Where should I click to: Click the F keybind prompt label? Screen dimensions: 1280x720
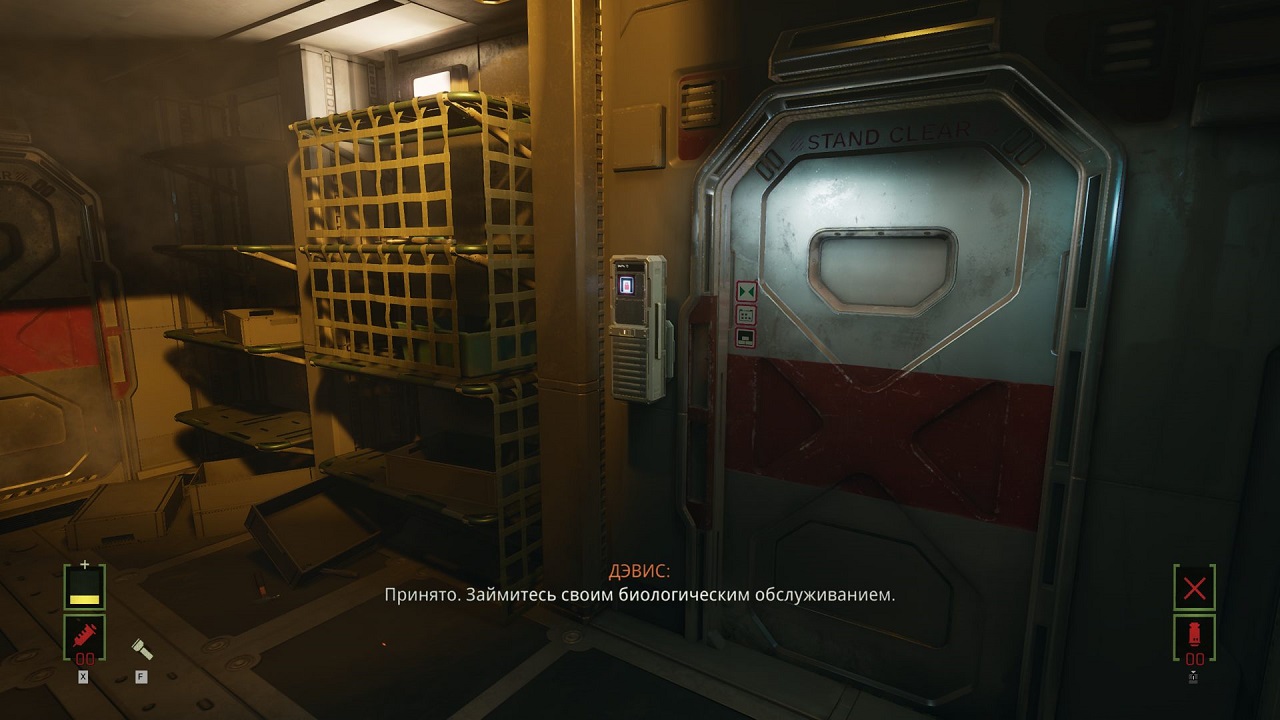point(142,676)
